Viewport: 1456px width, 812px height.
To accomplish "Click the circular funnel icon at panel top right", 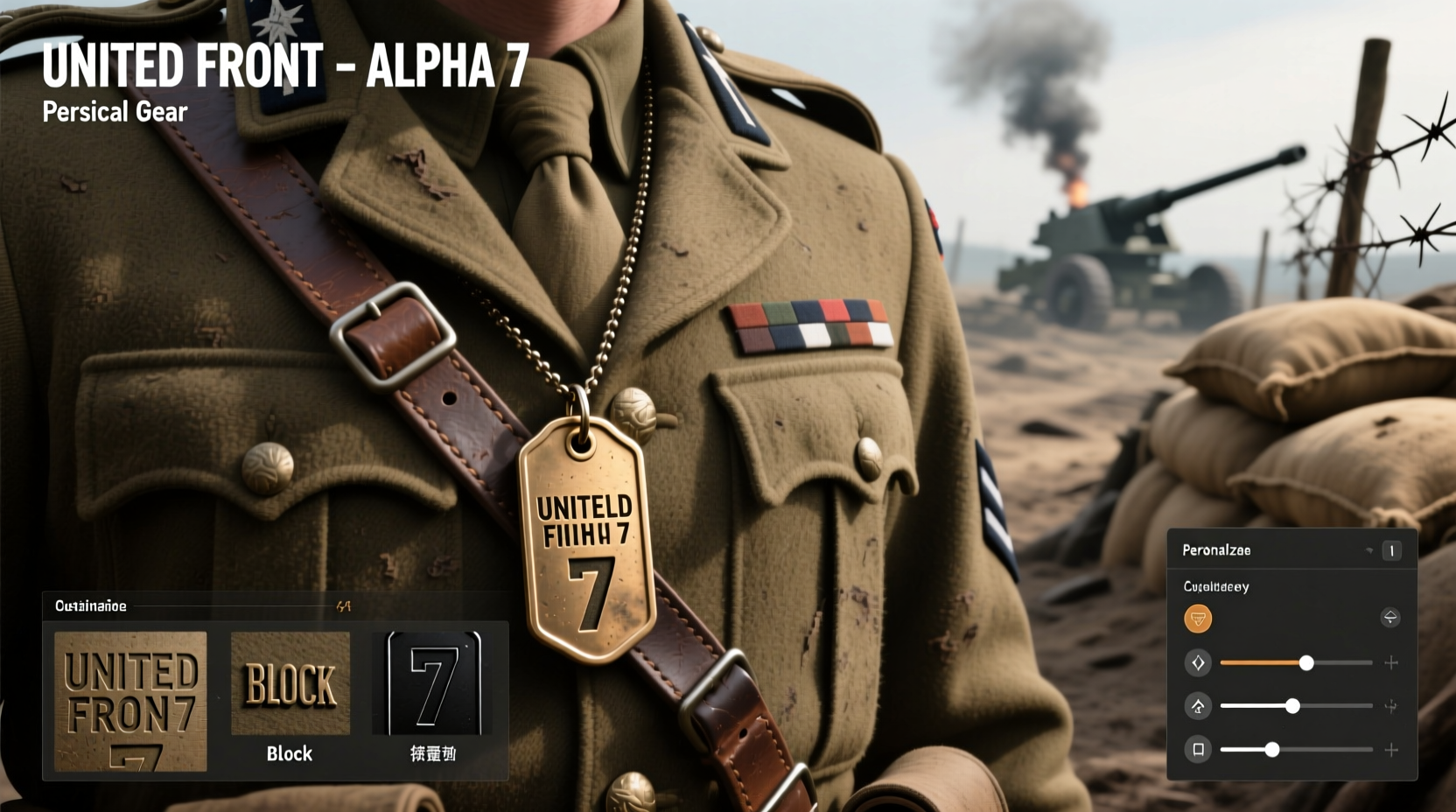I will (x=1392, y=618).
